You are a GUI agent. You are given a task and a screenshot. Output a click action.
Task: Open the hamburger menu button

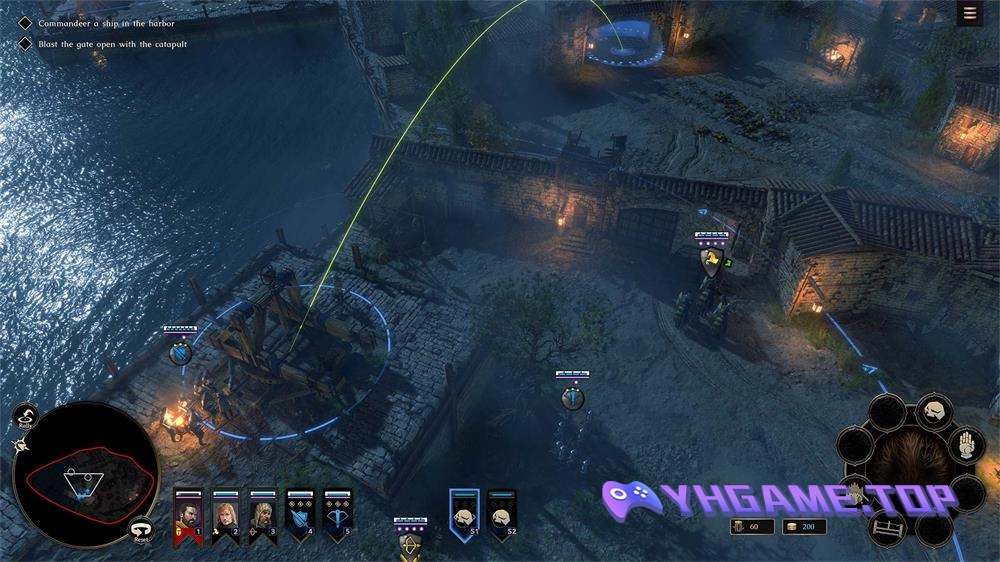tap(969, 13)
